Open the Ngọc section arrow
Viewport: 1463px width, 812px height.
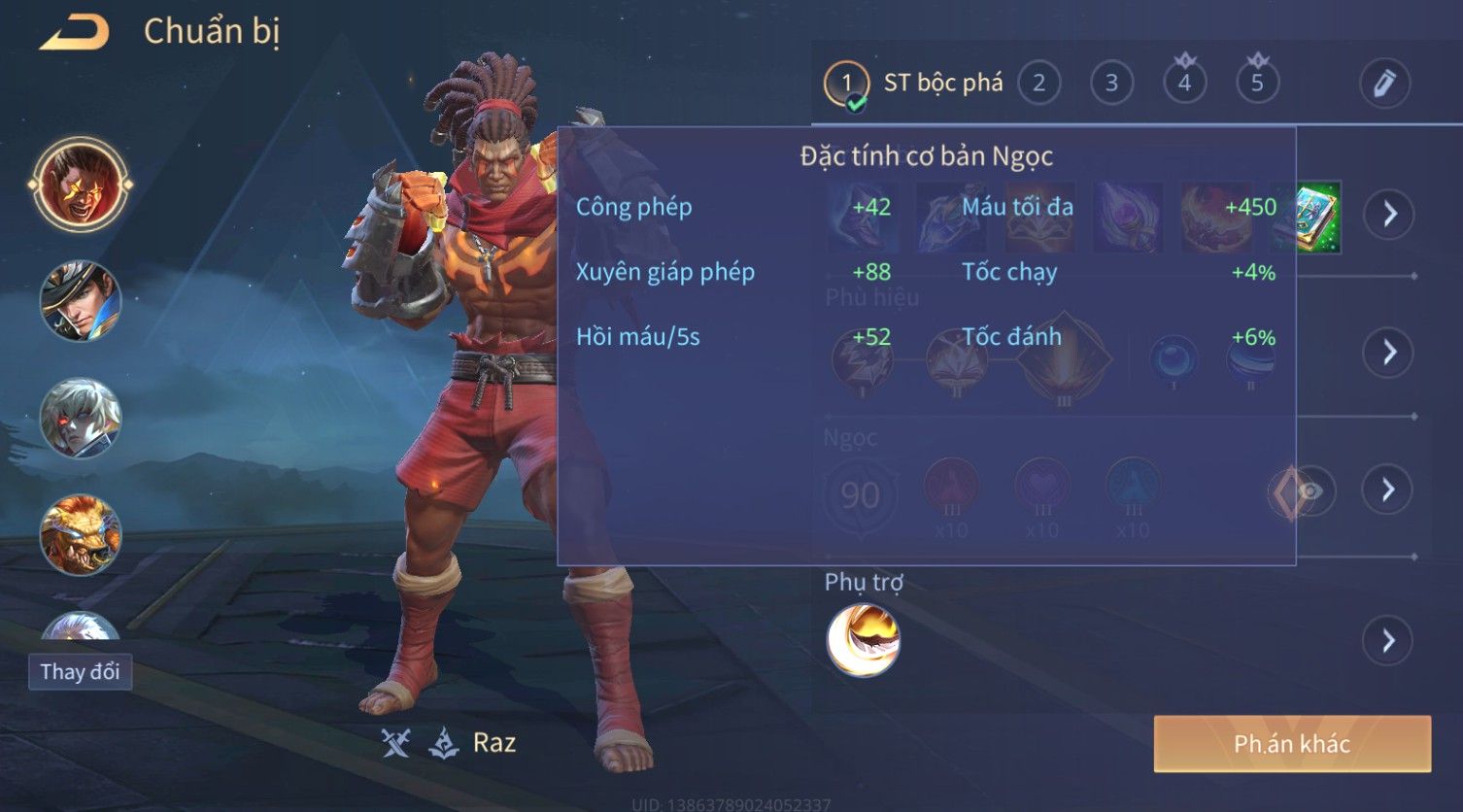click(1388, 490)
